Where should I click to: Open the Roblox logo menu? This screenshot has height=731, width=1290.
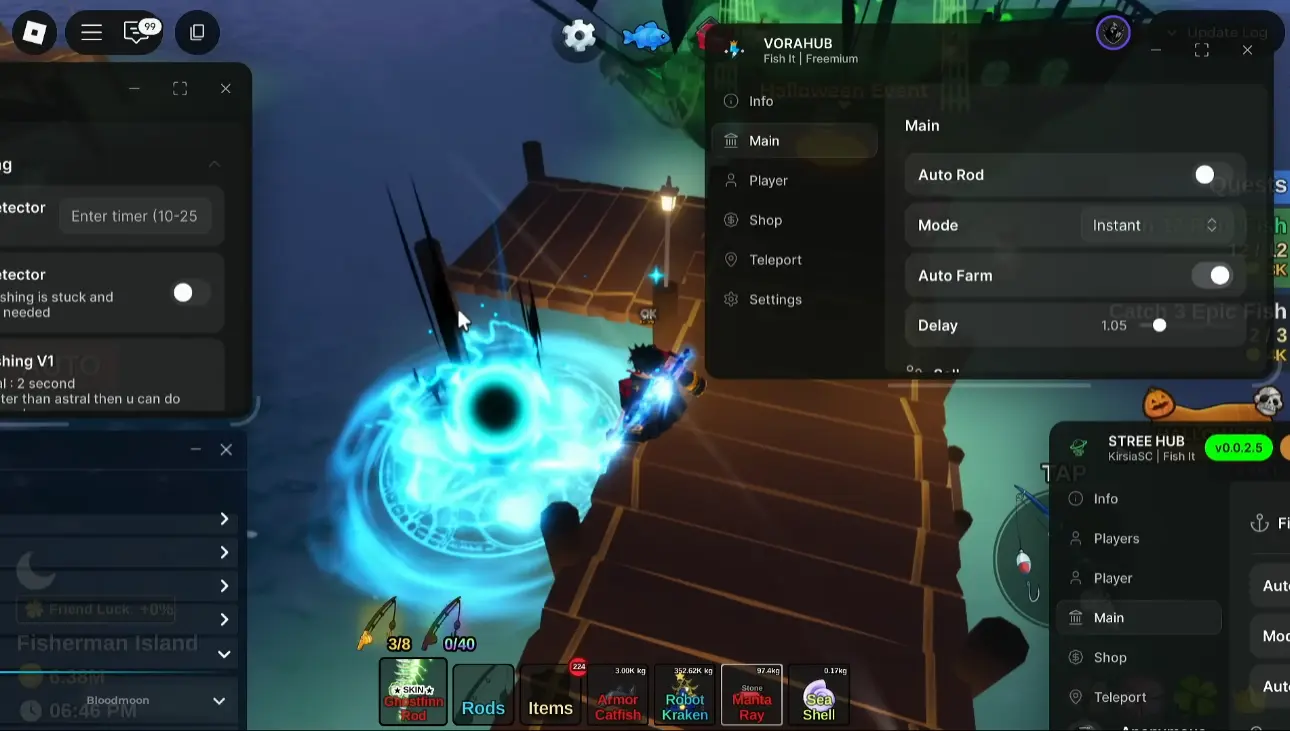35,33
